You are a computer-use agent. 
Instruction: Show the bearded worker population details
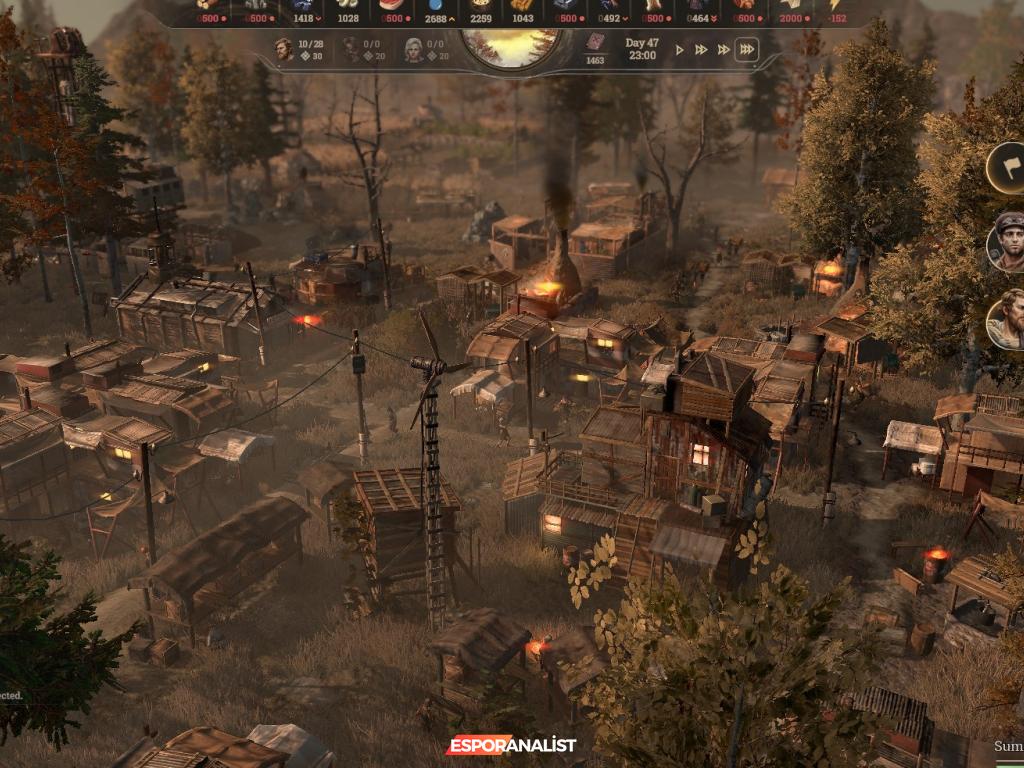tap(285, 49)
